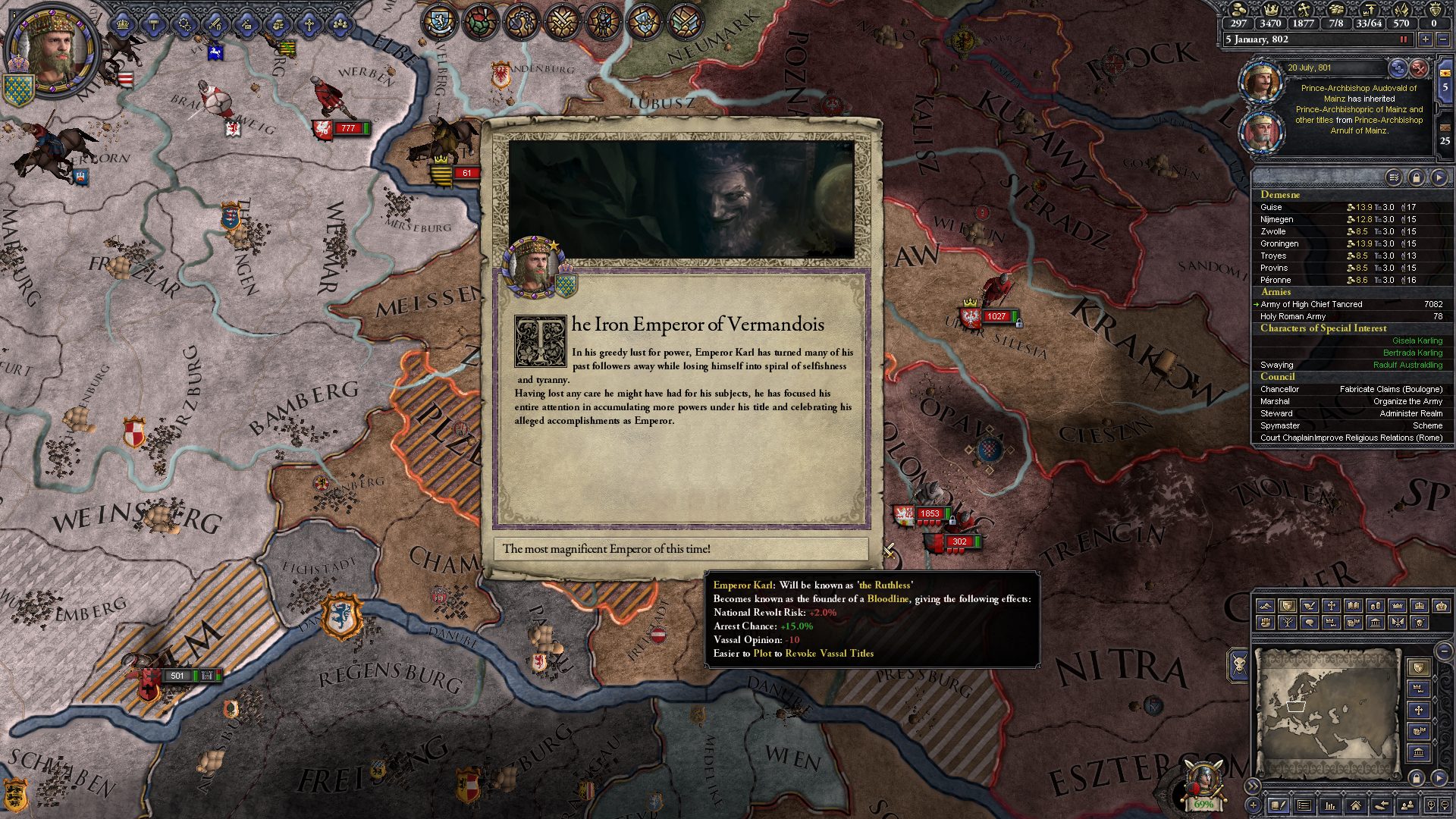Image resolution: width=1456 pixels, height=819 pixels.
Task: Open the ledger bar-chart button
Action: 1329,805
